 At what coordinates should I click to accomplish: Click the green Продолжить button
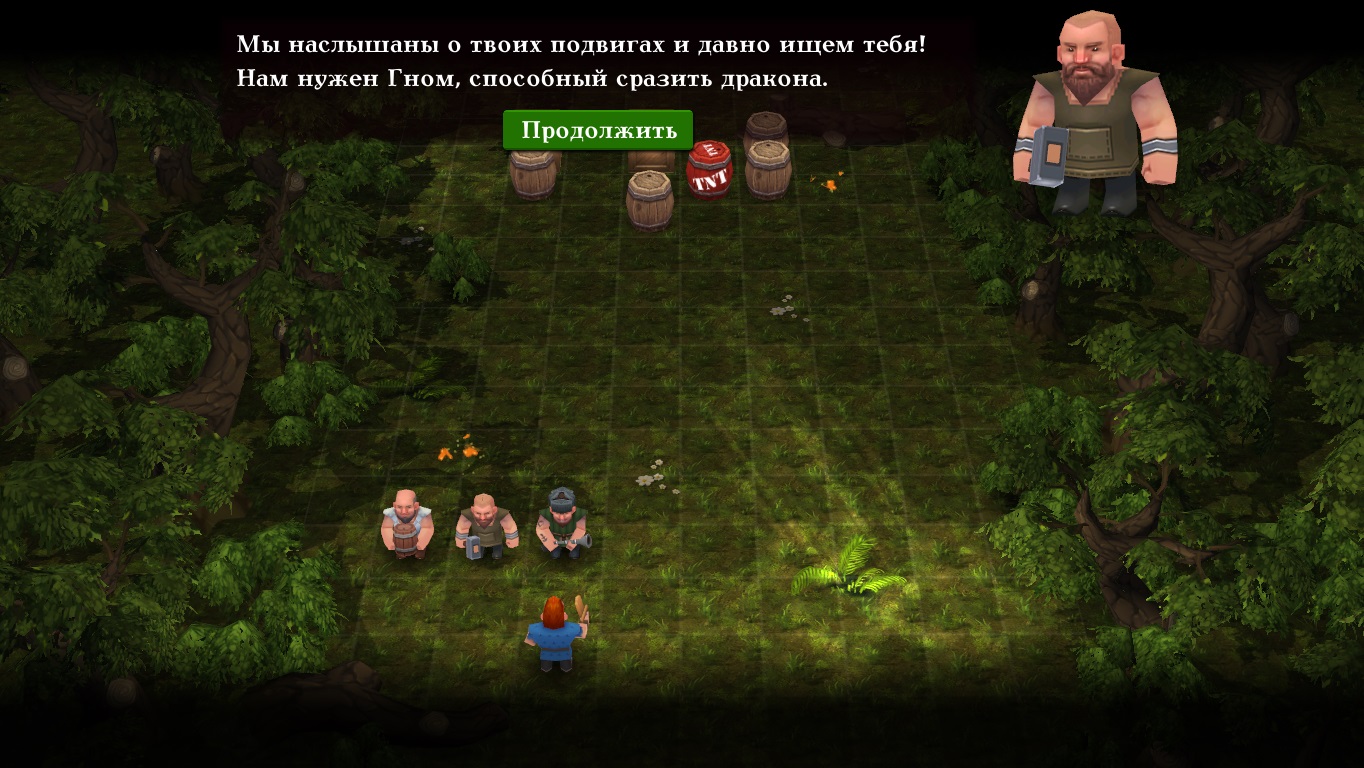tap(597, 130)
